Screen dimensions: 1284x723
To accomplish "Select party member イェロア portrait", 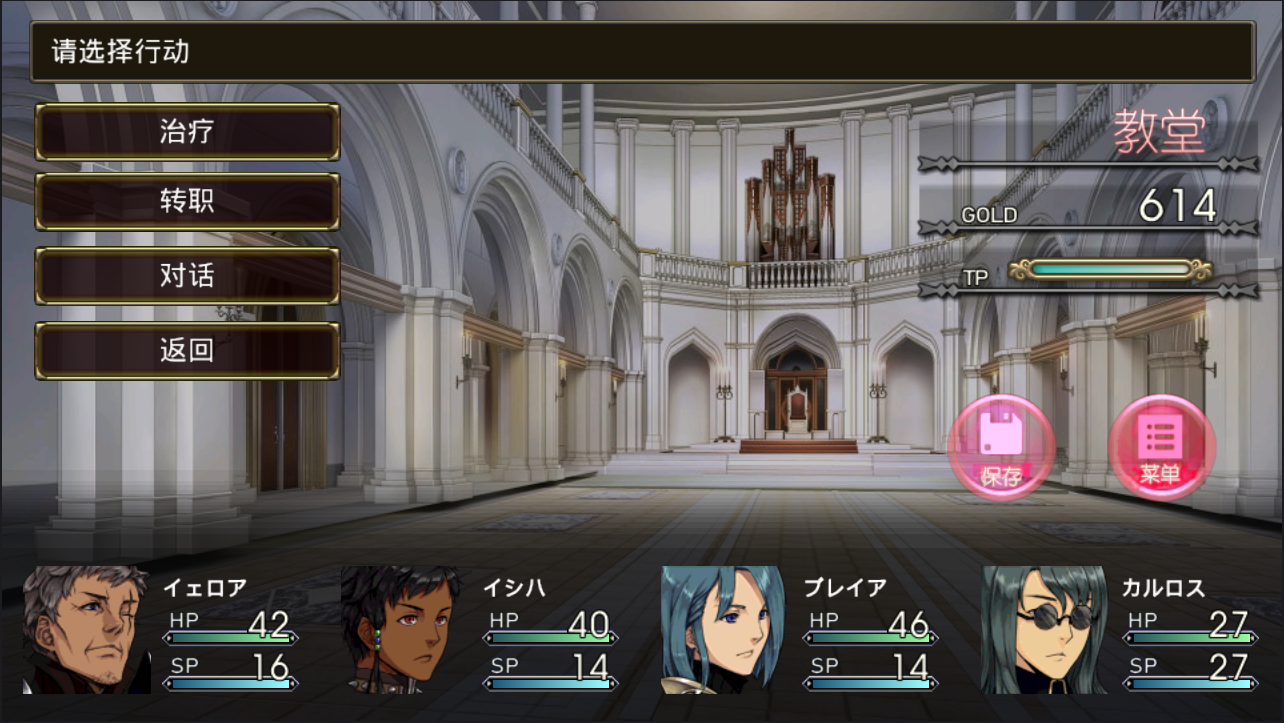I will tap(86, 629).
